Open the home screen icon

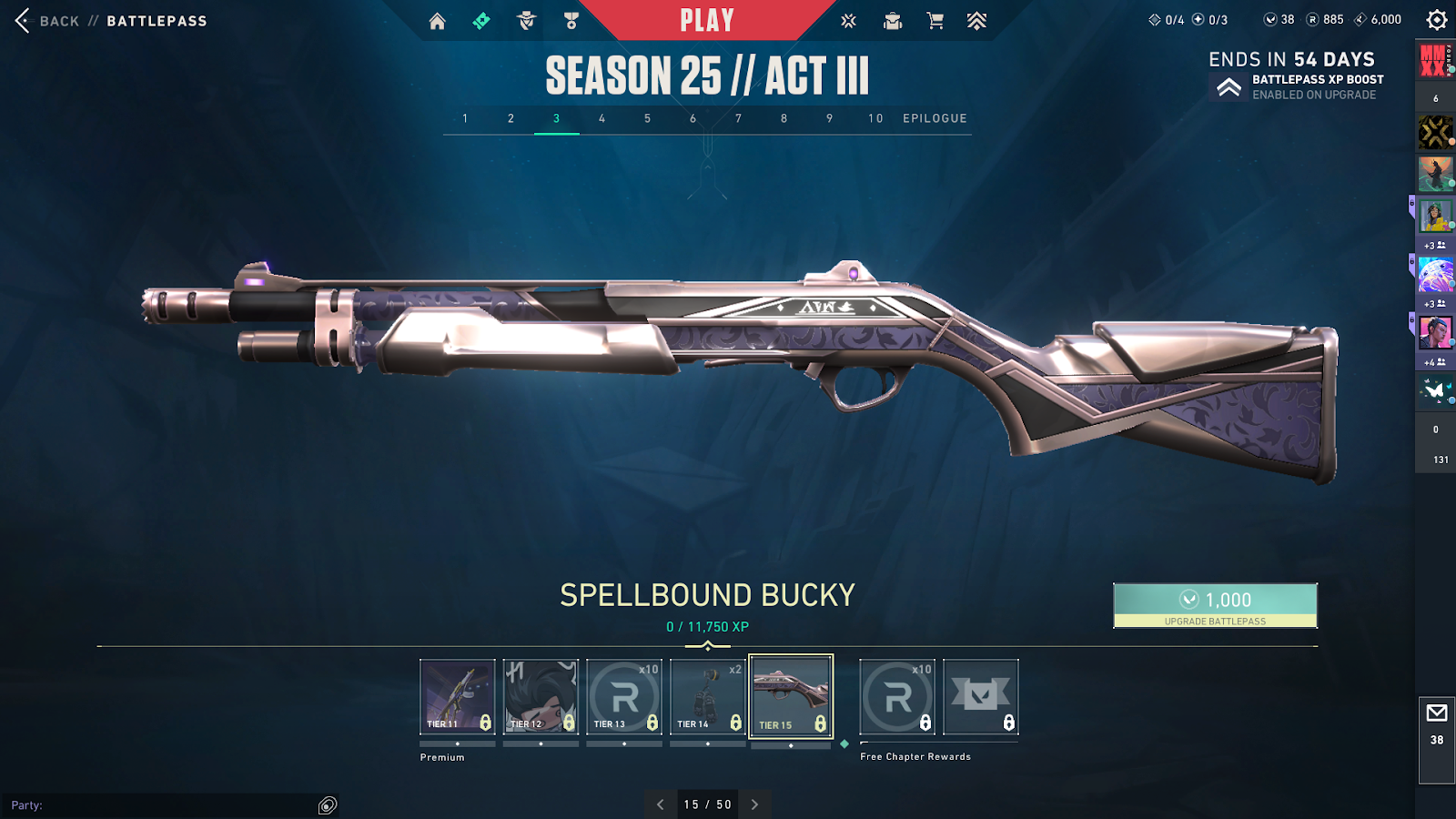click(438, 21)
